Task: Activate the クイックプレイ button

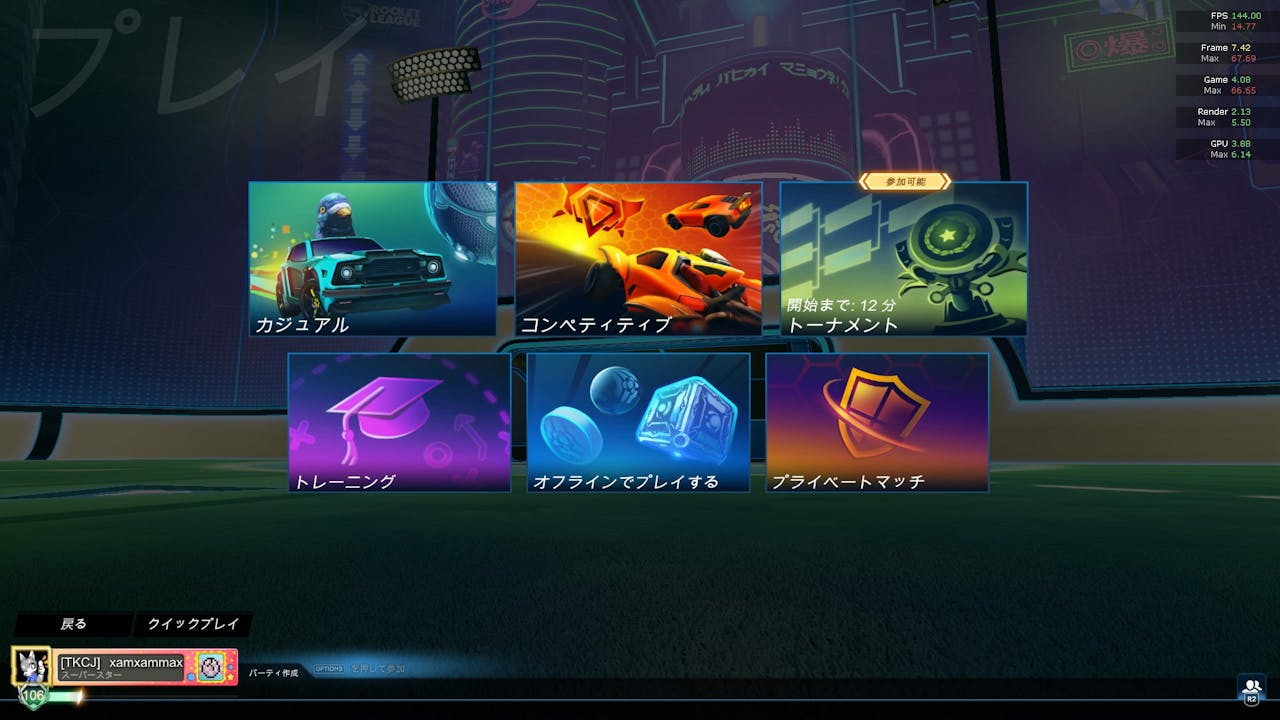Action: pyautogui.click(x=193, y=624)
